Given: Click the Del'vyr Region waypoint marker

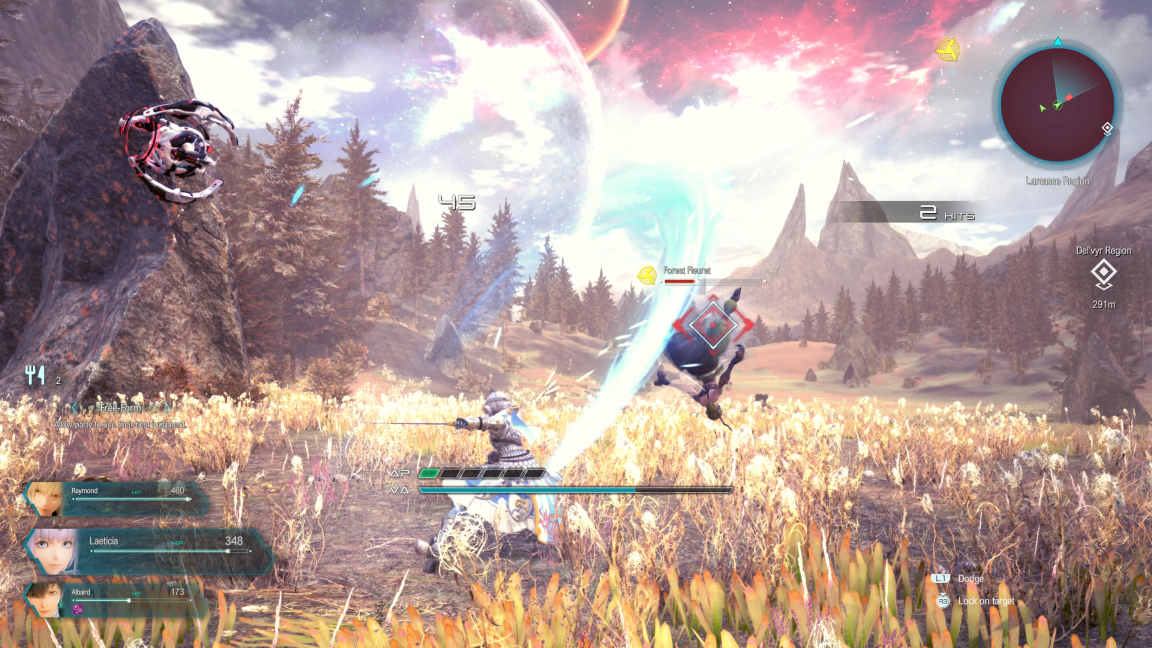Looking at the screenshot, I should pyautogui.click(x=1103, y=274).
